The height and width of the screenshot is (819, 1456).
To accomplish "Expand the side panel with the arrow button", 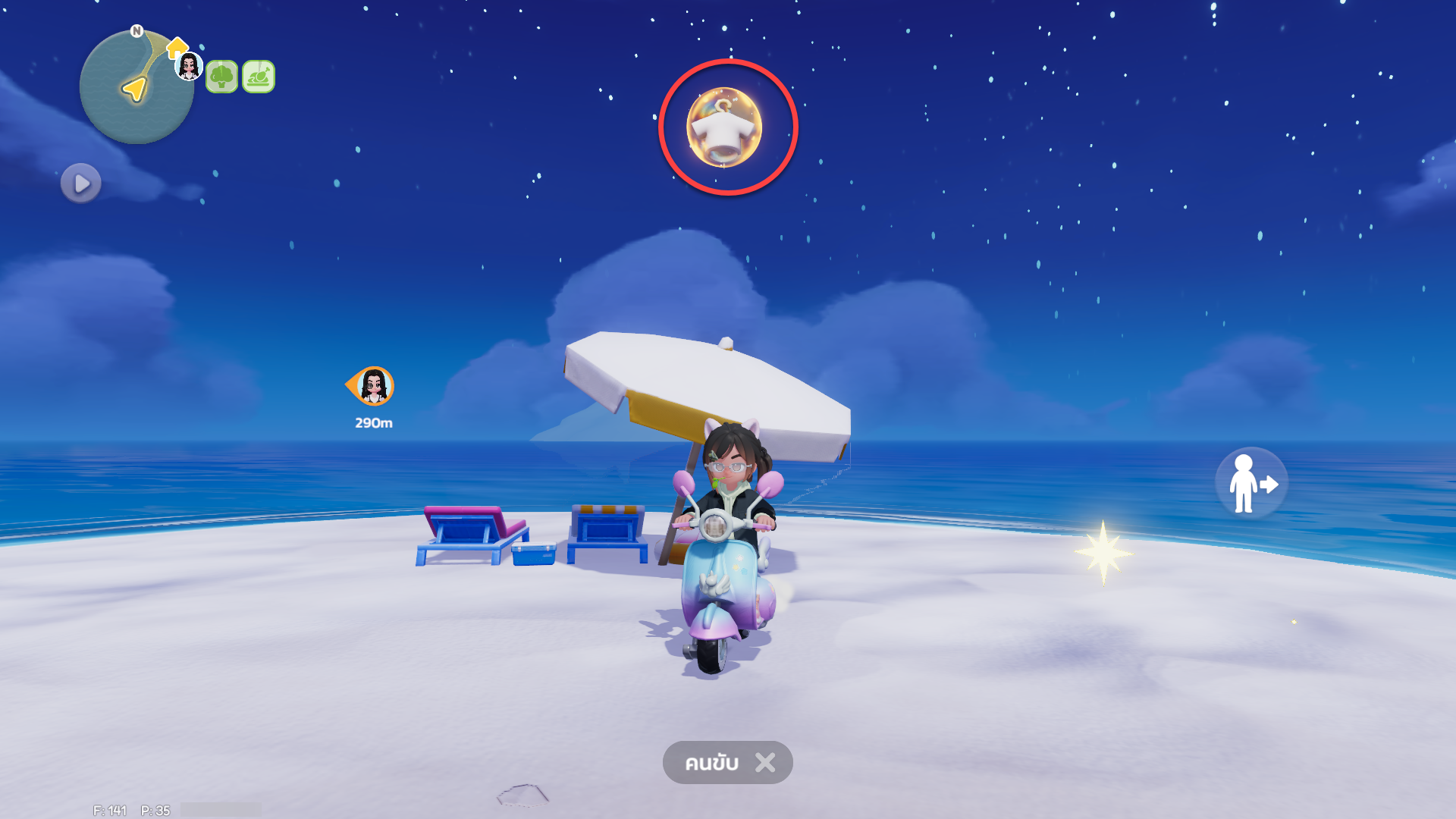I will click(x=81, y=184).
